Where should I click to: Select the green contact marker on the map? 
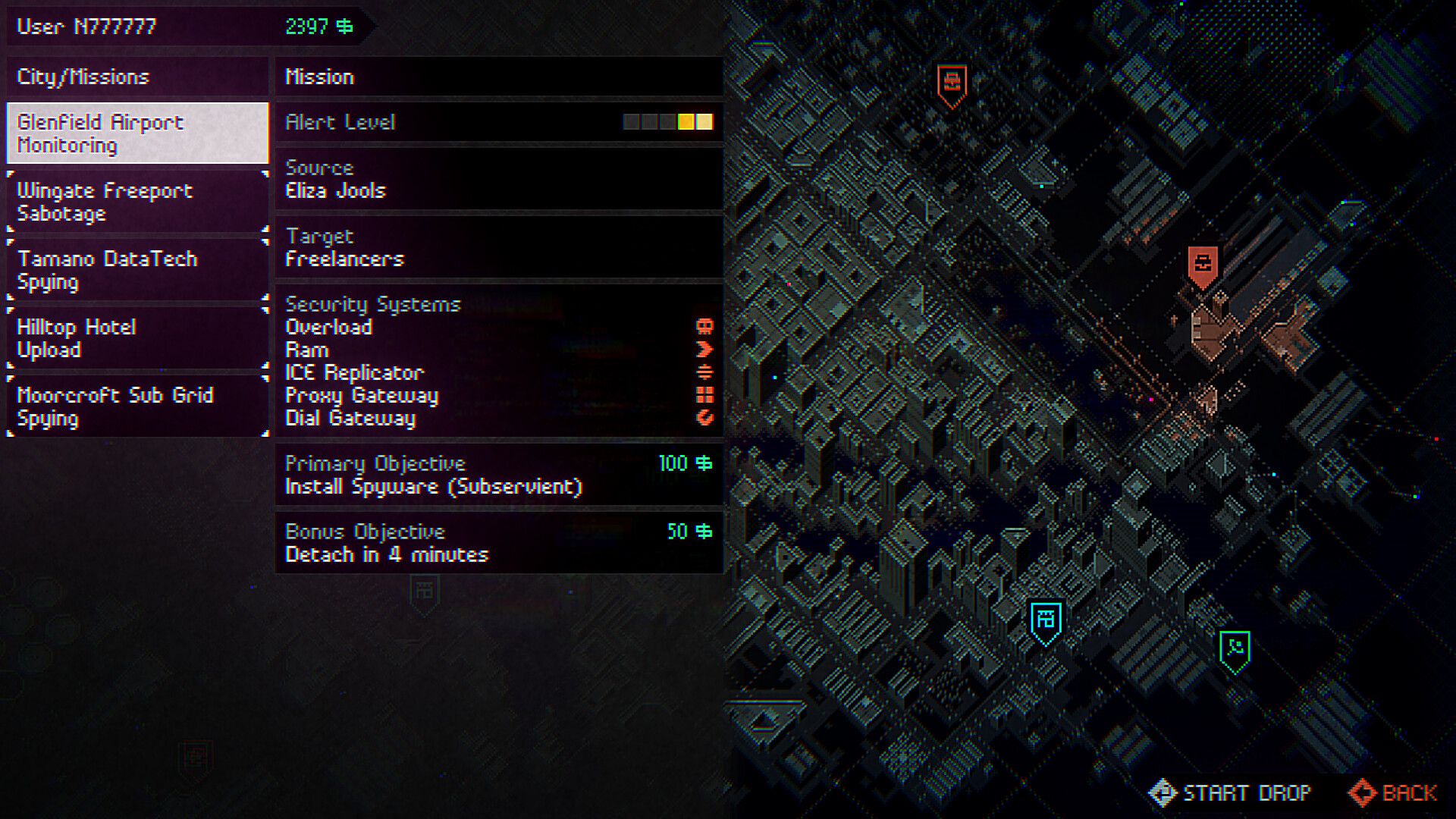[1235, 650]
